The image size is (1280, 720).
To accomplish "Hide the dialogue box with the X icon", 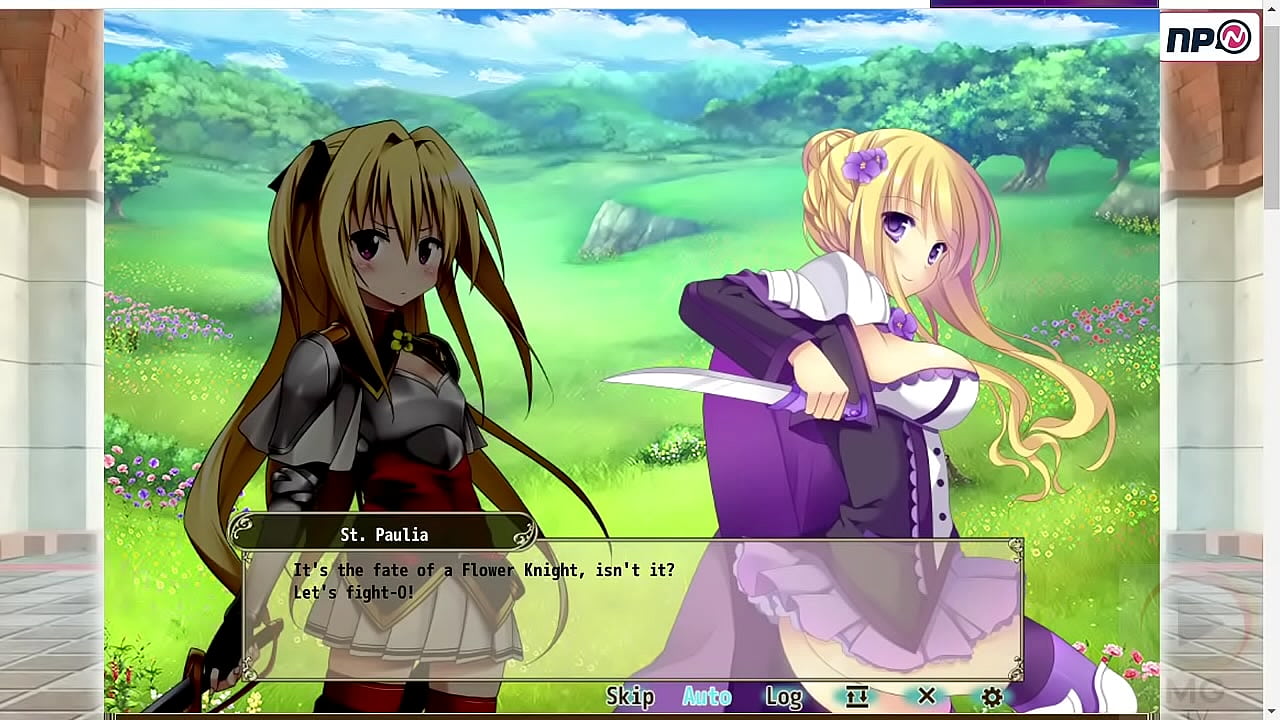I will 926,696.
